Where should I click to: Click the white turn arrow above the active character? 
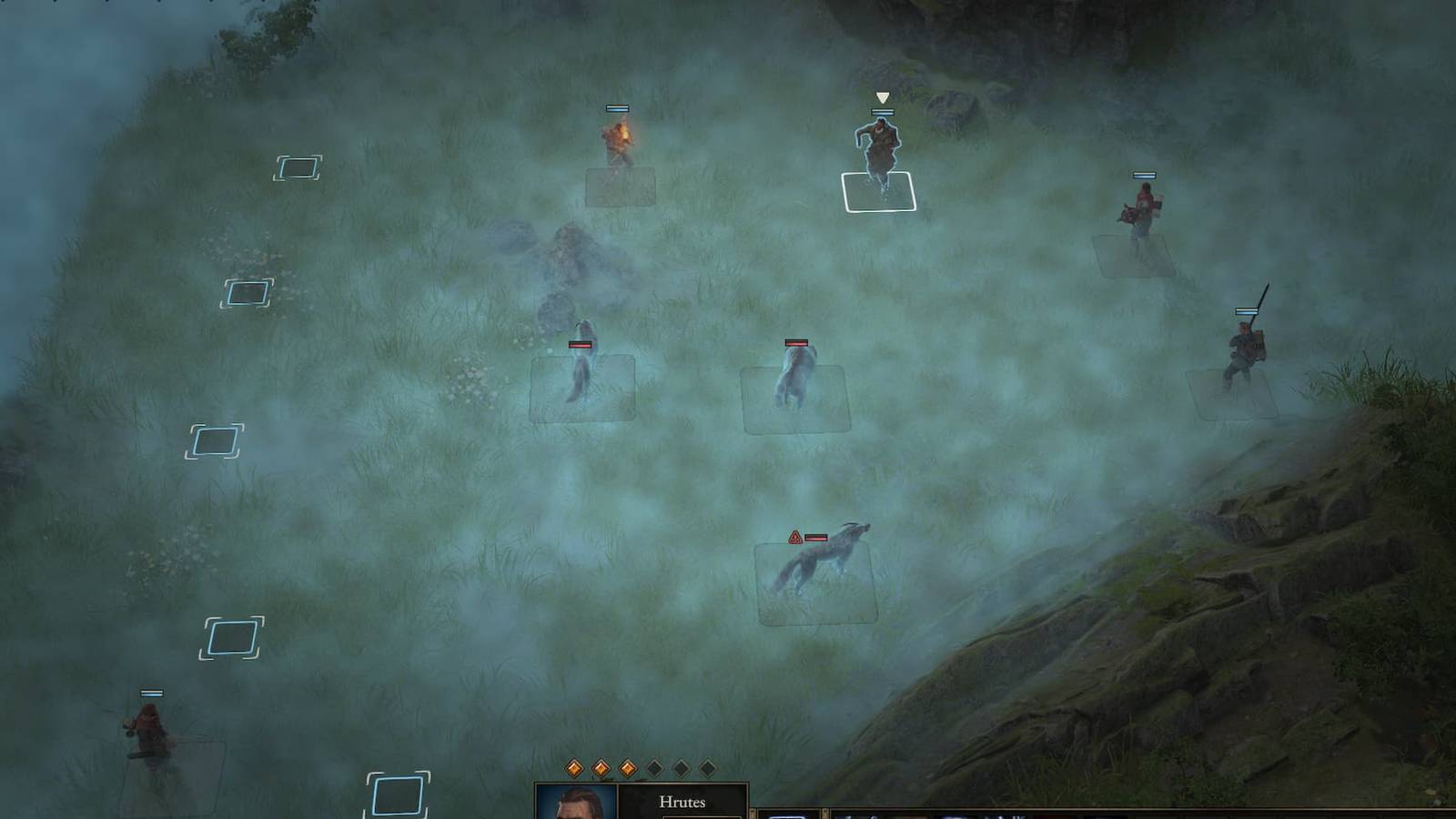880,95
